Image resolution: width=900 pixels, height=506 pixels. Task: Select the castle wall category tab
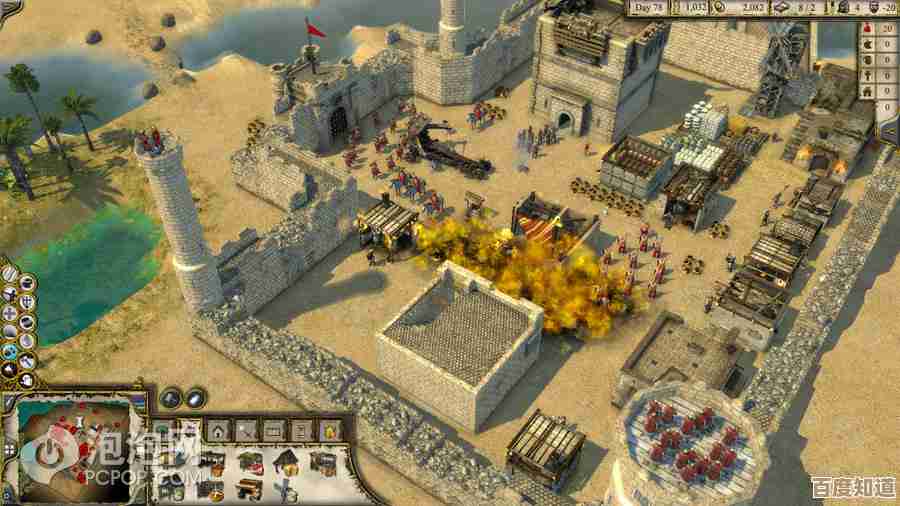pos(273,430)
